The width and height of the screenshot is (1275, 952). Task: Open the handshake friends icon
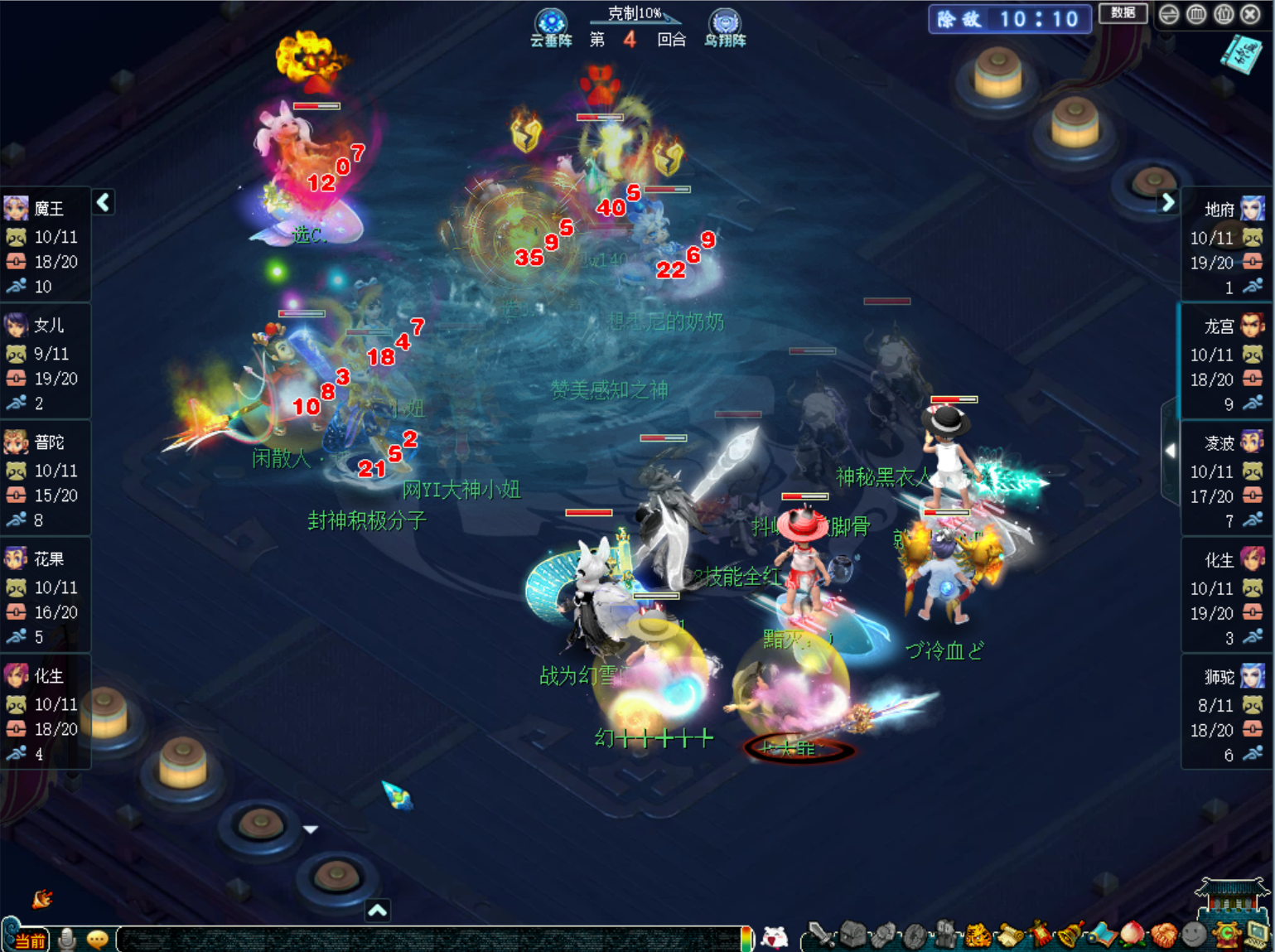click(1163, 935)
